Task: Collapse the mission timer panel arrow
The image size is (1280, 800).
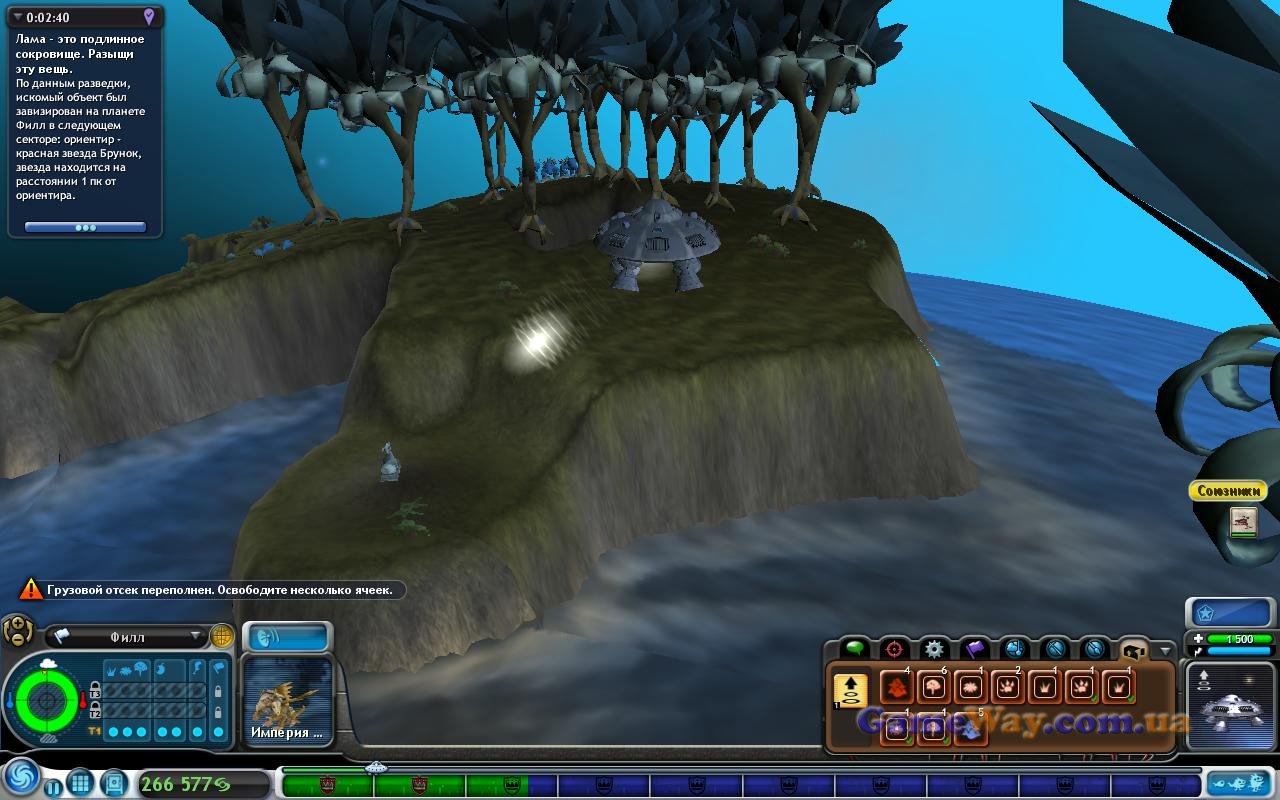Action: 17,17
